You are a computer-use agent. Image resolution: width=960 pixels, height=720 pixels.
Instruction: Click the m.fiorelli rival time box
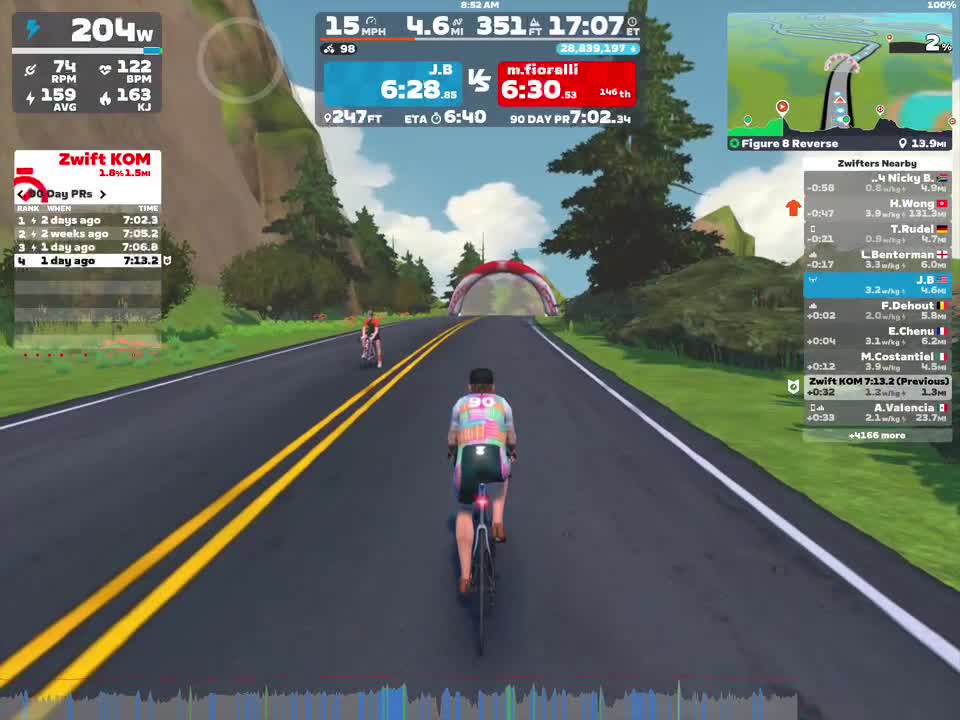[x=566, y=84]
